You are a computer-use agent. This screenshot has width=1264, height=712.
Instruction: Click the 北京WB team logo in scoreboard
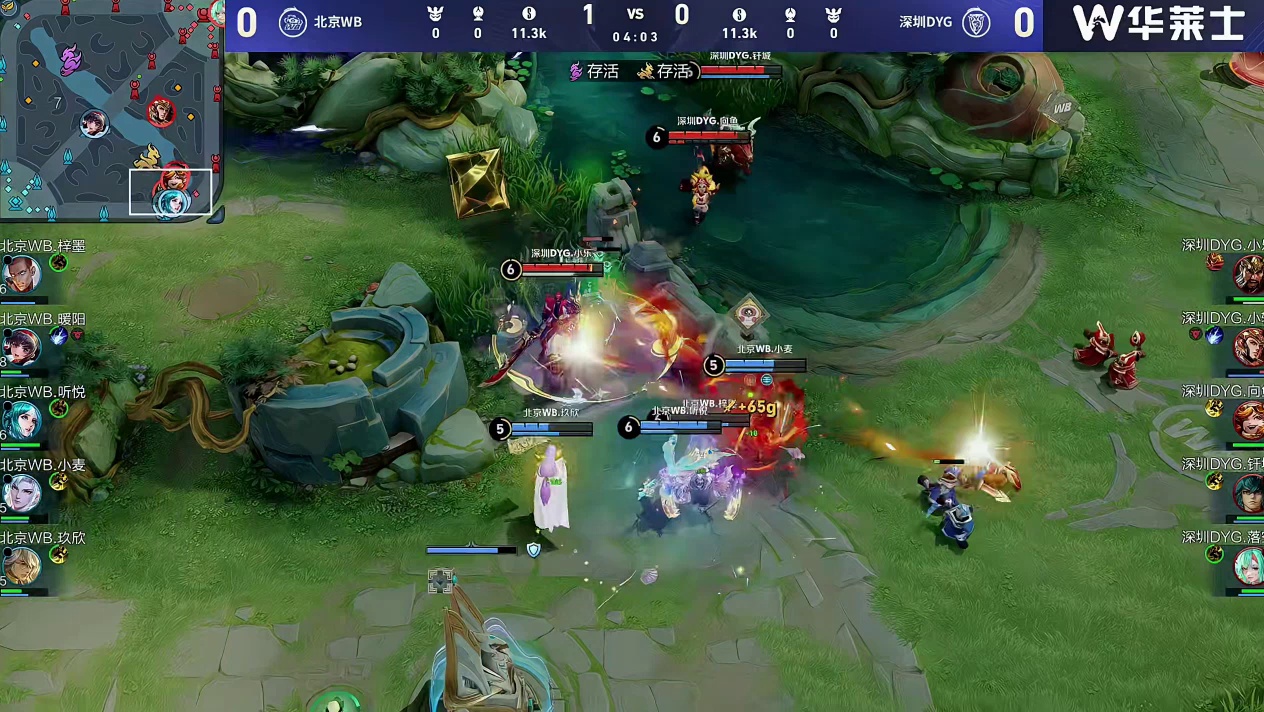coord(292,22)
